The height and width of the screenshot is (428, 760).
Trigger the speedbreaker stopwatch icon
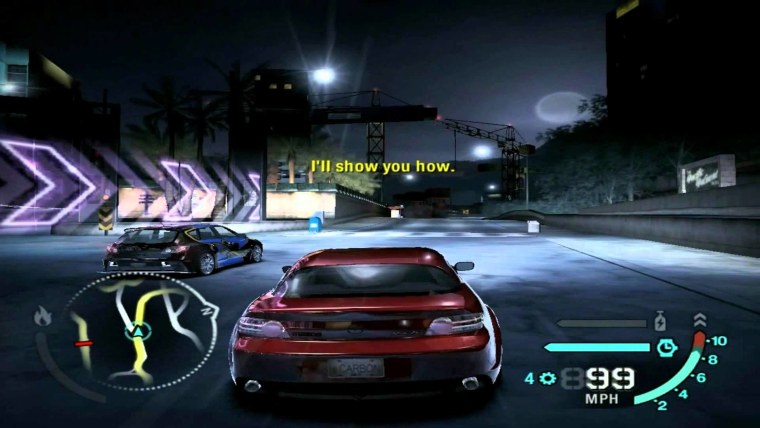tap(667, 347)
